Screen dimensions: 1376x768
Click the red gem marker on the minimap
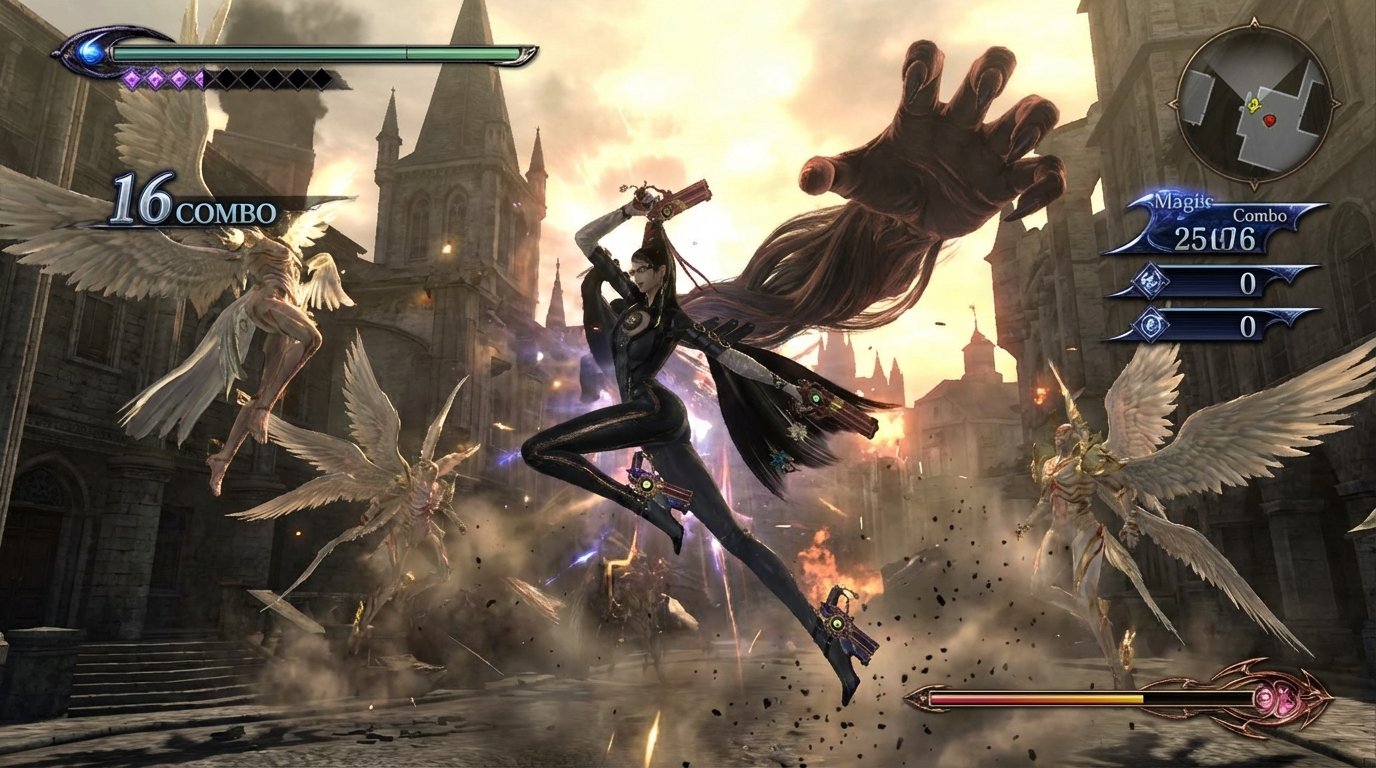(x=1268, y=121)
